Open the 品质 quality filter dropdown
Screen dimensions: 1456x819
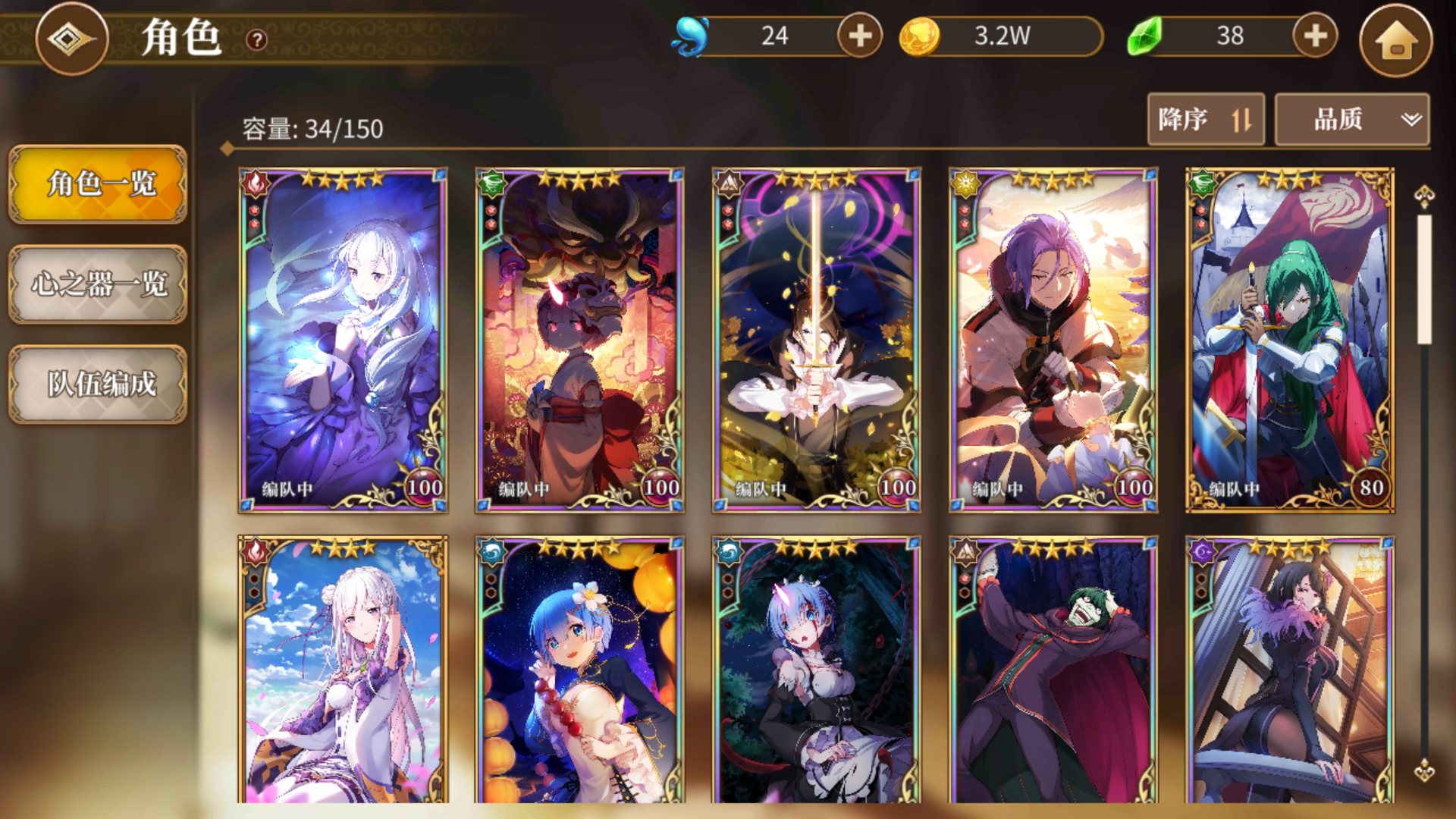tap(1352, 119)
